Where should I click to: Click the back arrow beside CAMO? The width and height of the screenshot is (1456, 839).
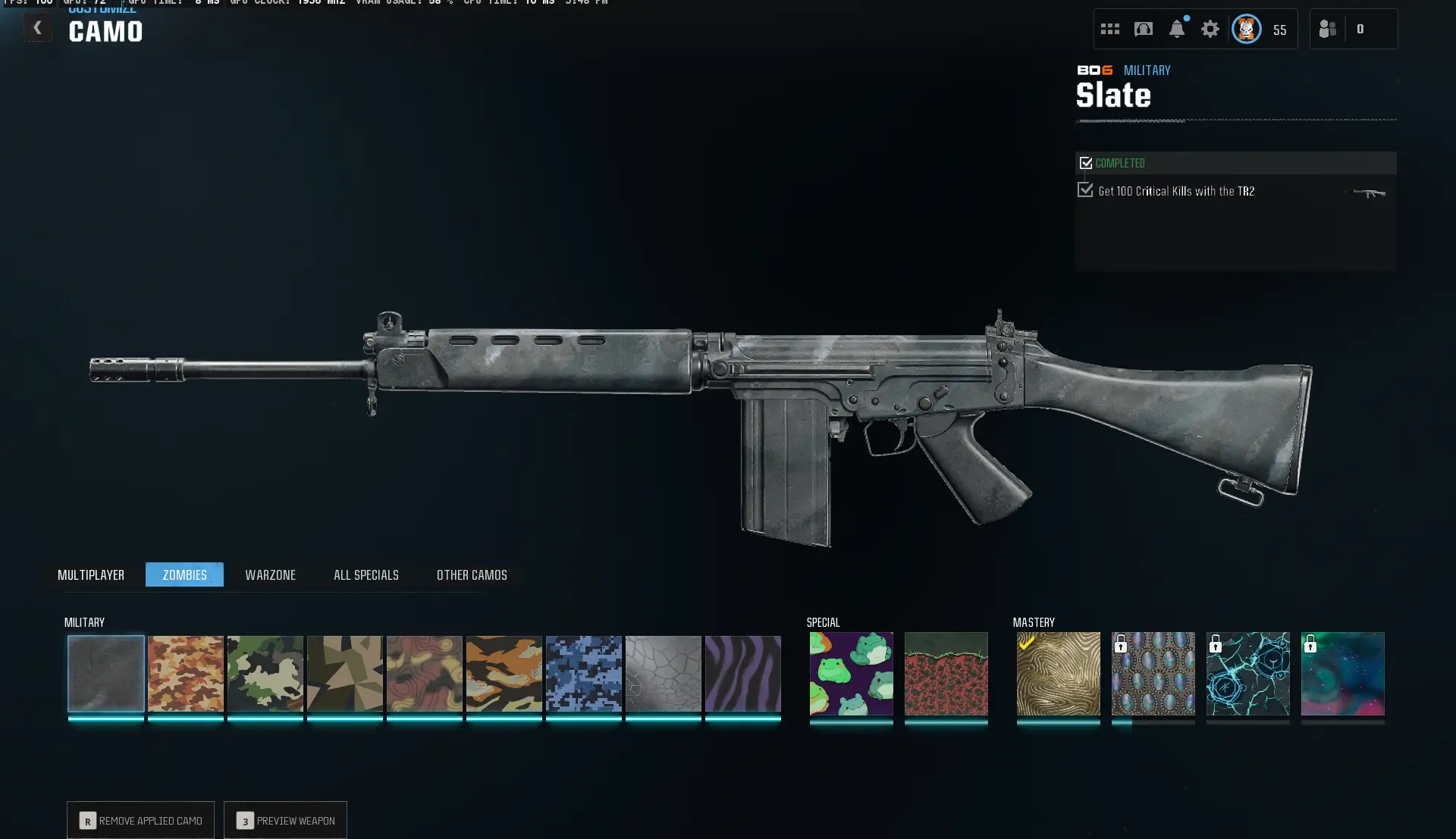click(x=37, y=27)
